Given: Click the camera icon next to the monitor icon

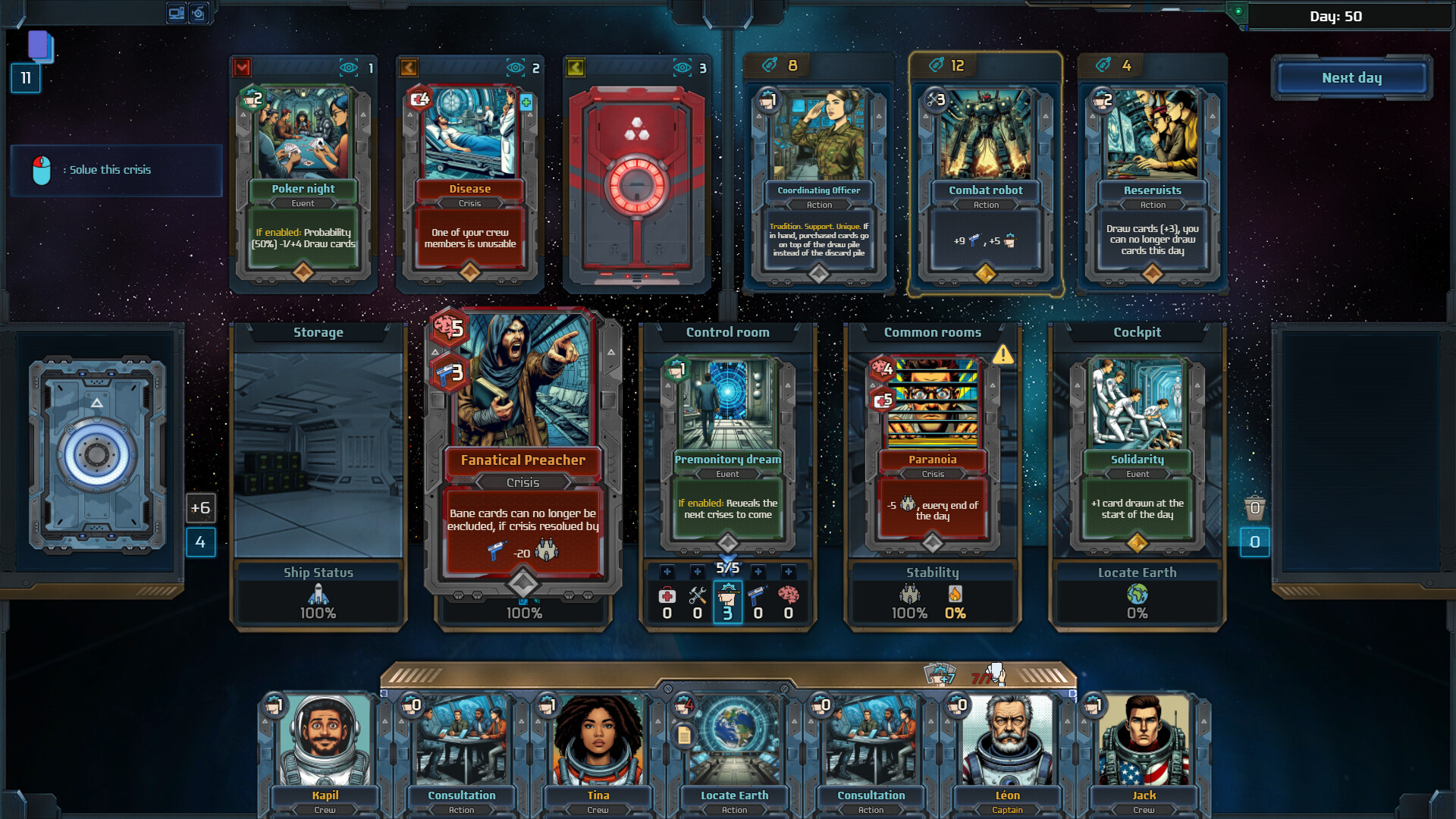Looking at the screenshot, I should [199, 12].
